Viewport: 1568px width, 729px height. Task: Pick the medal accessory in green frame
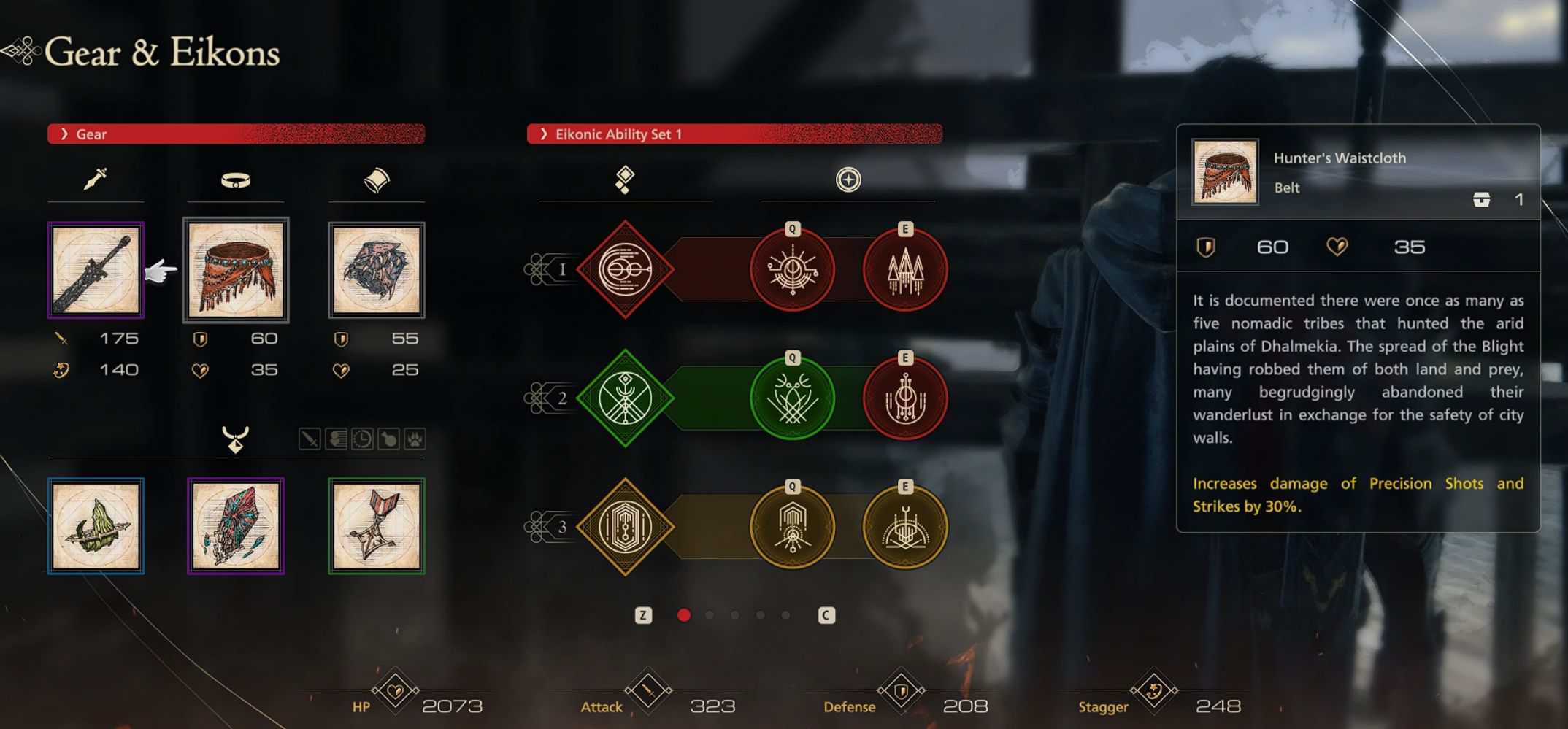377,526
